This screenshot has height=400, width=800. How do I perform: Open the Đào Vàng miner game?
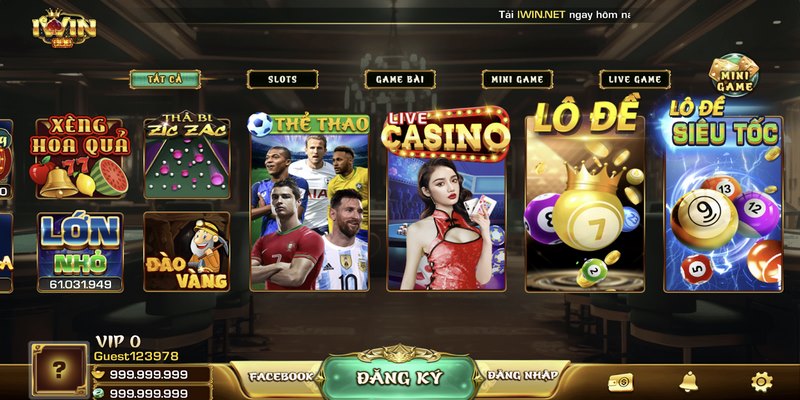pyautogui.click(x=187, y=252)
